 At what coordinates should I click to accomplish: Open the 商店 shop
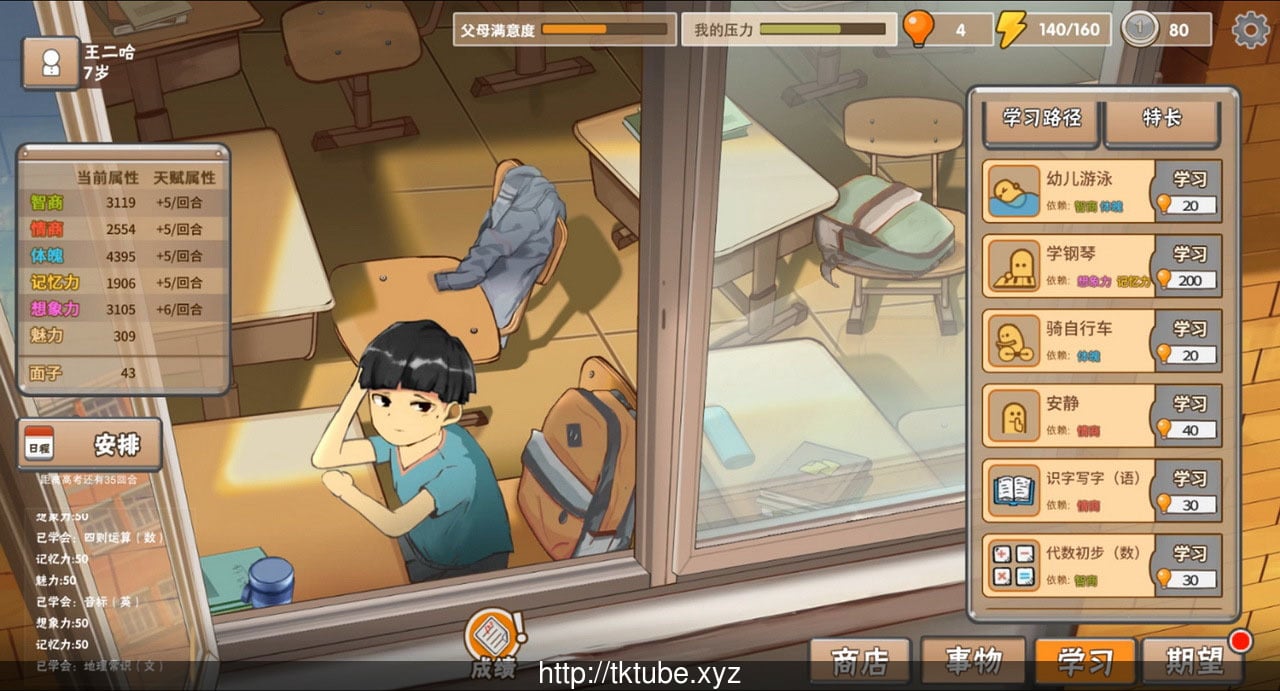point(860,662)
